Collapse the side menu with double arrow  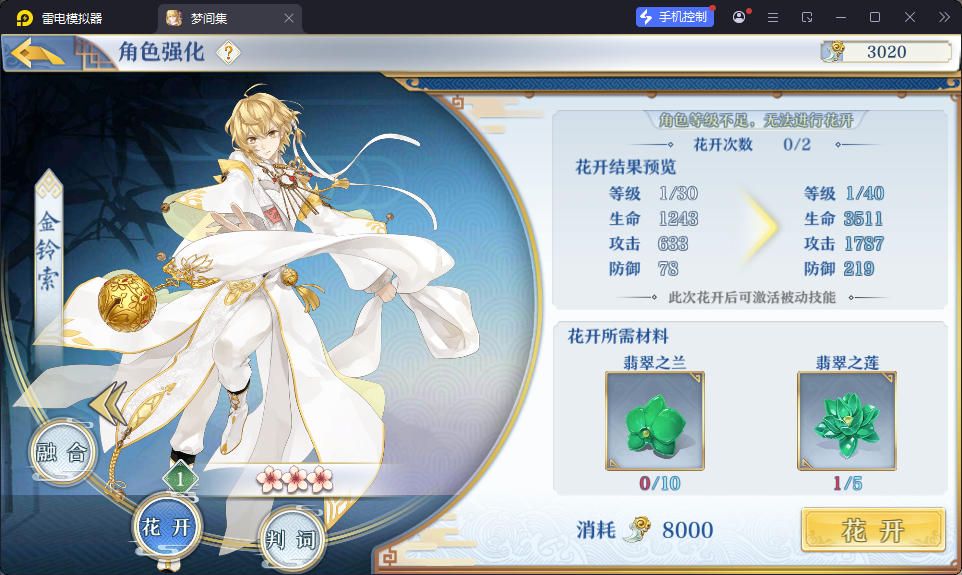[x=106, y=401]
